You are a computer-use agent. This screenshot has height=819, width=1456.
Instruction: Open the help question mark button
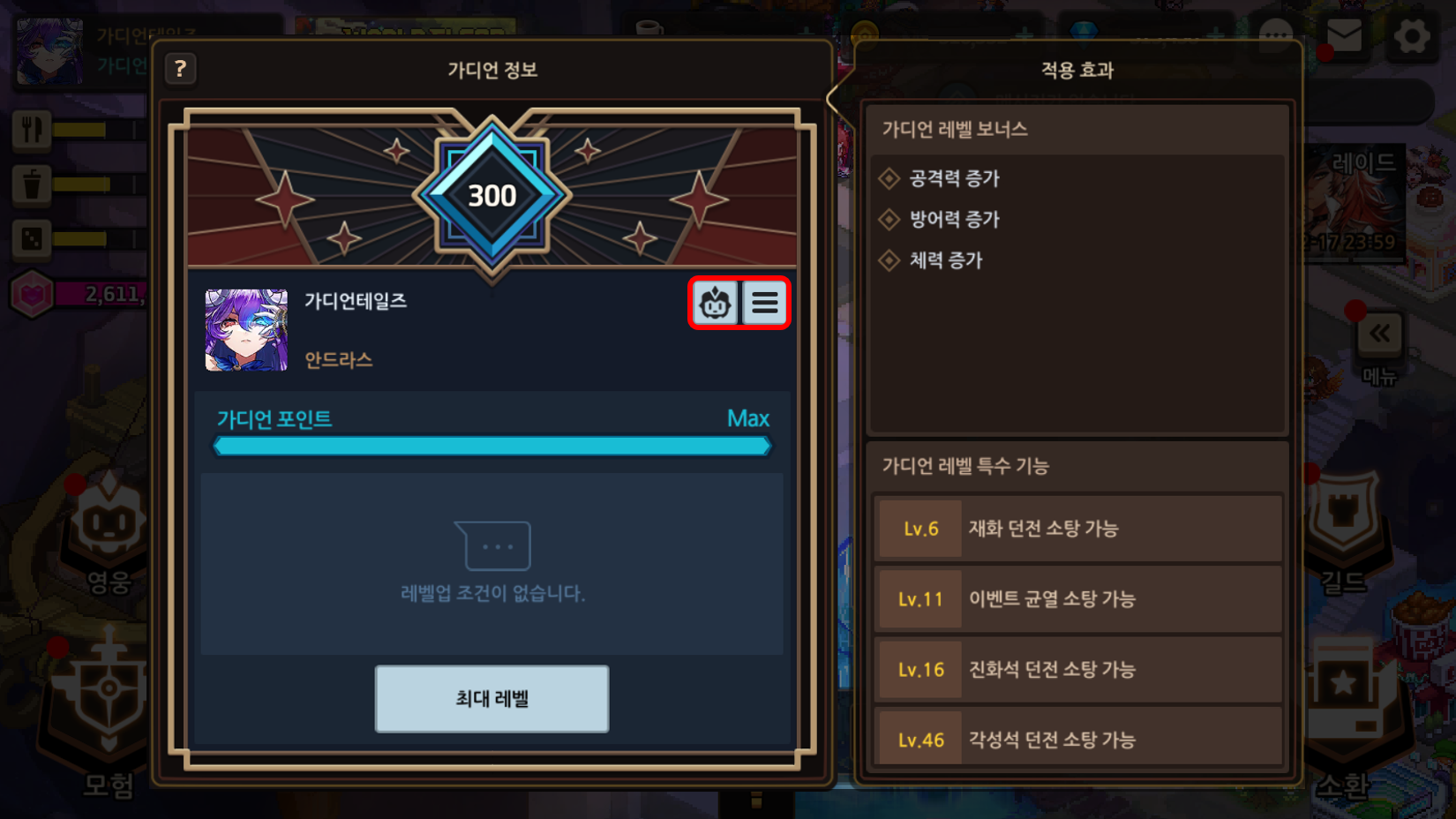(180, 69)
